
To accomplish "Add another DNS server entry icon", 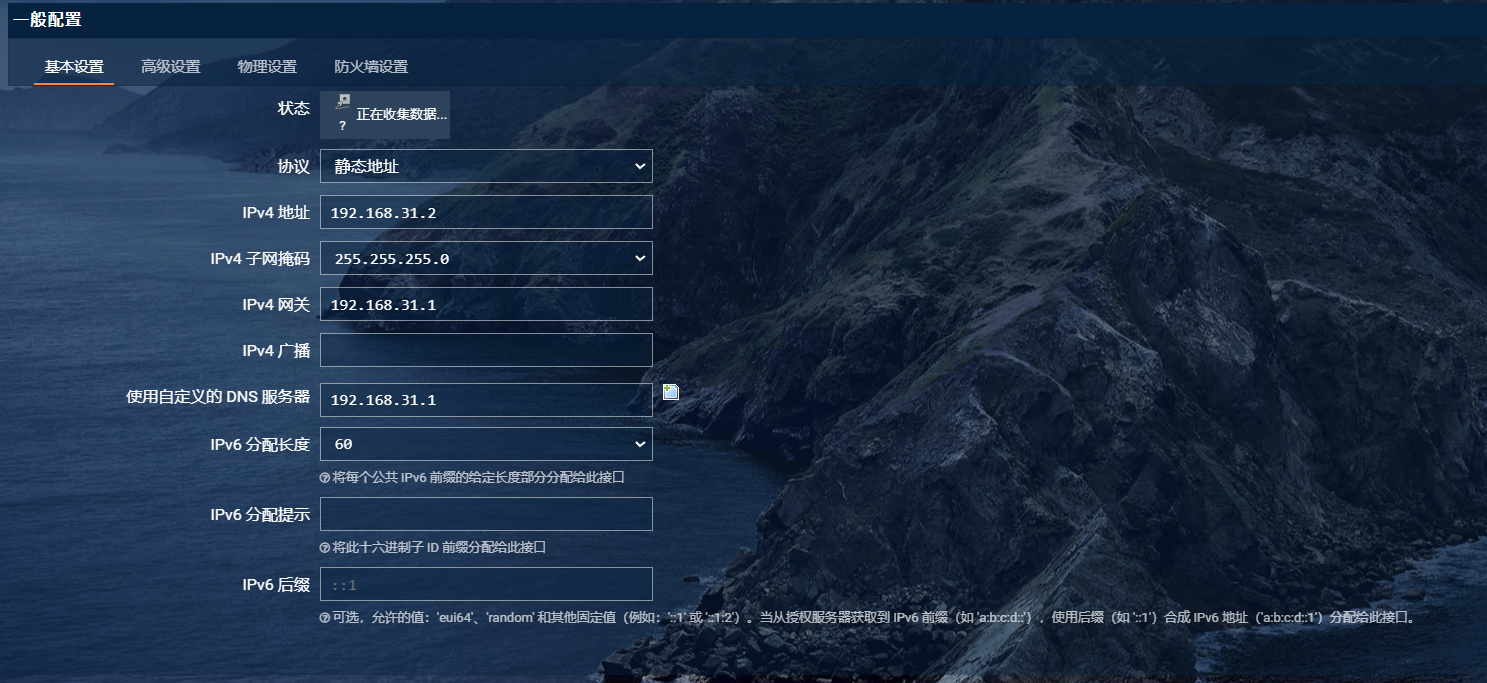I will point(671,392).
